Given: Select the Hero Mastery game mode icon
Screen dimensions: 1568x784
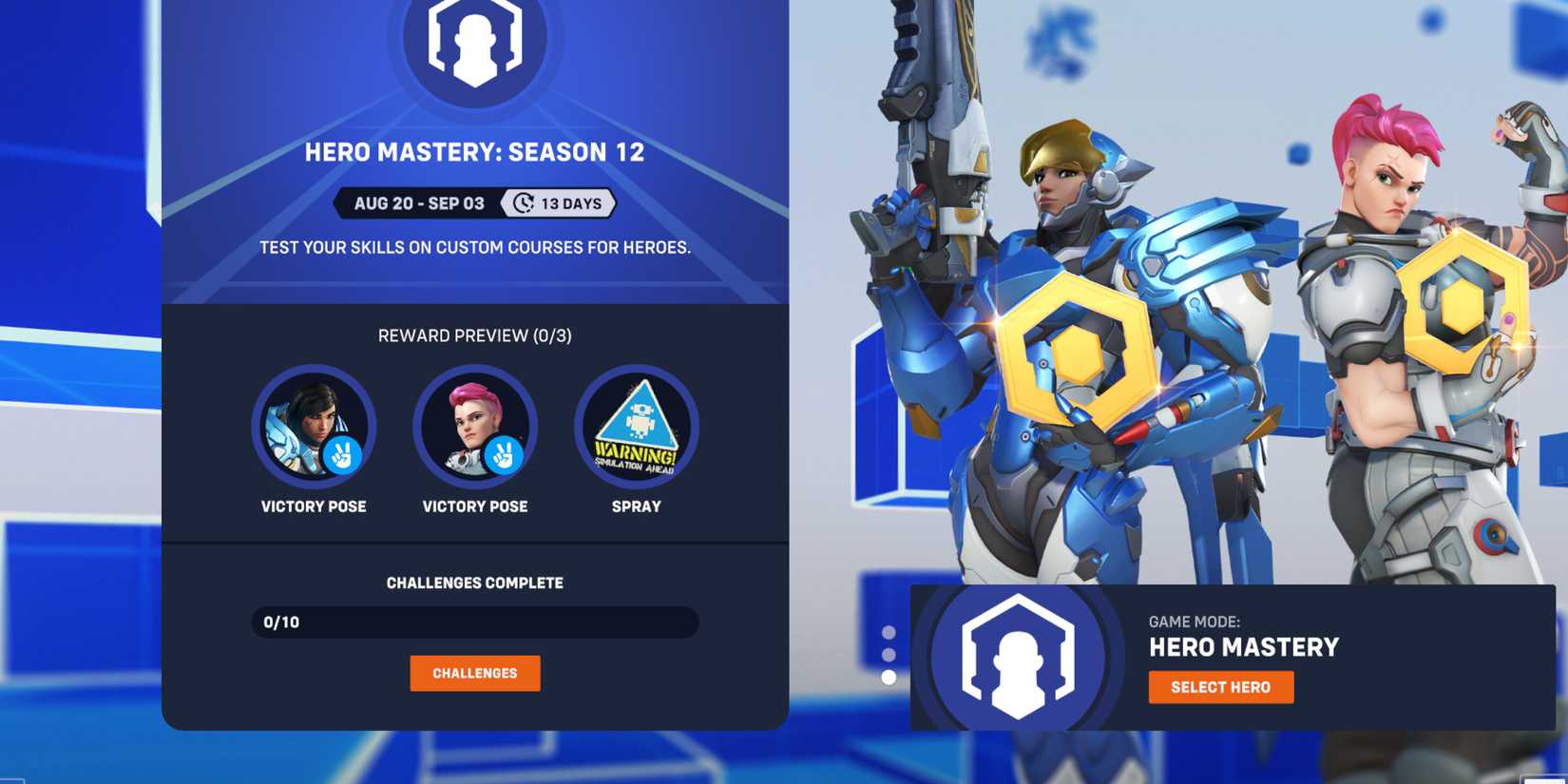Looking at the screenshot, I should pos(1019,660).
